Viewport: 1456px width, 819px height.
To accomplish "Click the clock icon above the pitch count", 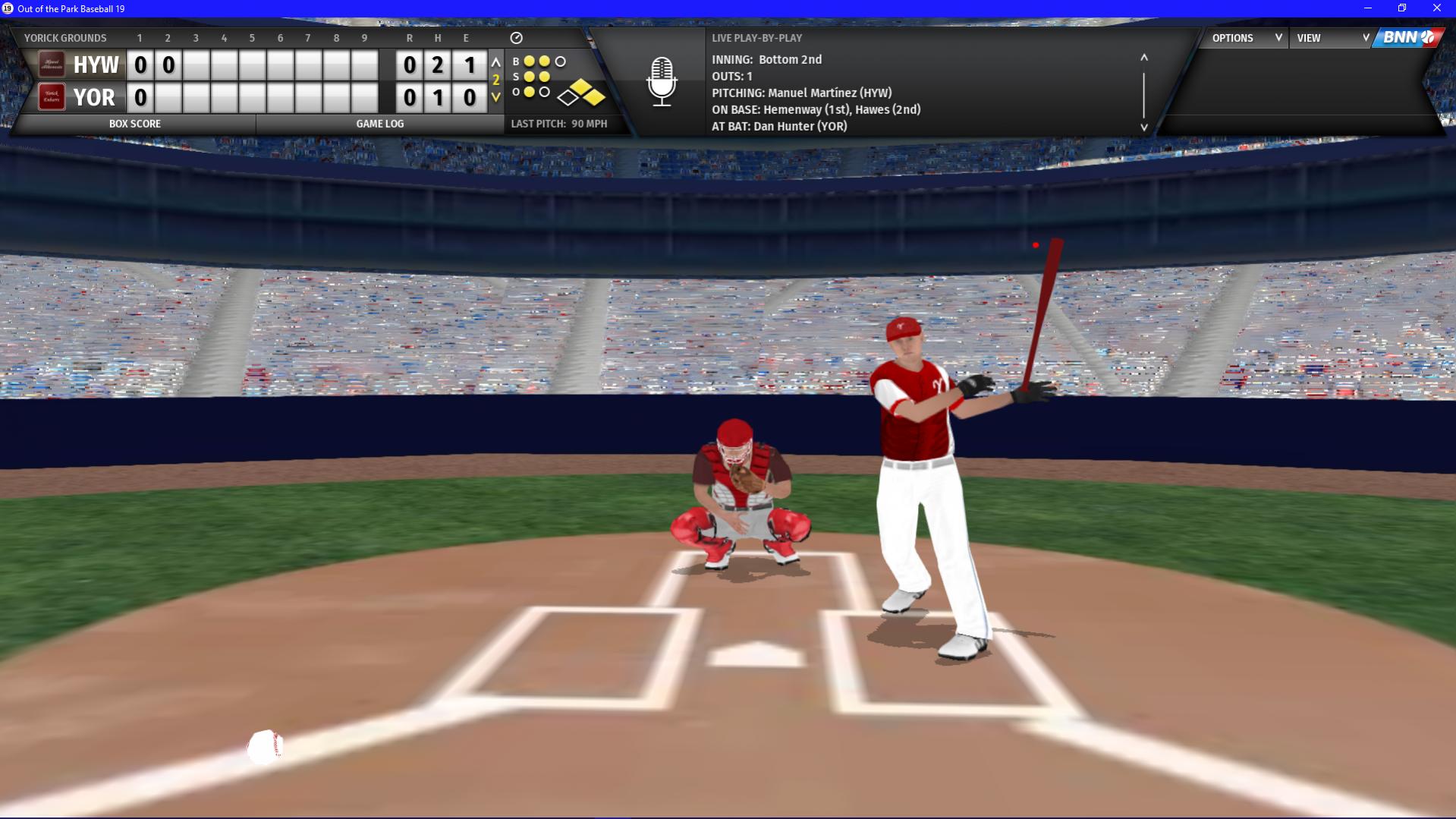I will pos(517,38).
